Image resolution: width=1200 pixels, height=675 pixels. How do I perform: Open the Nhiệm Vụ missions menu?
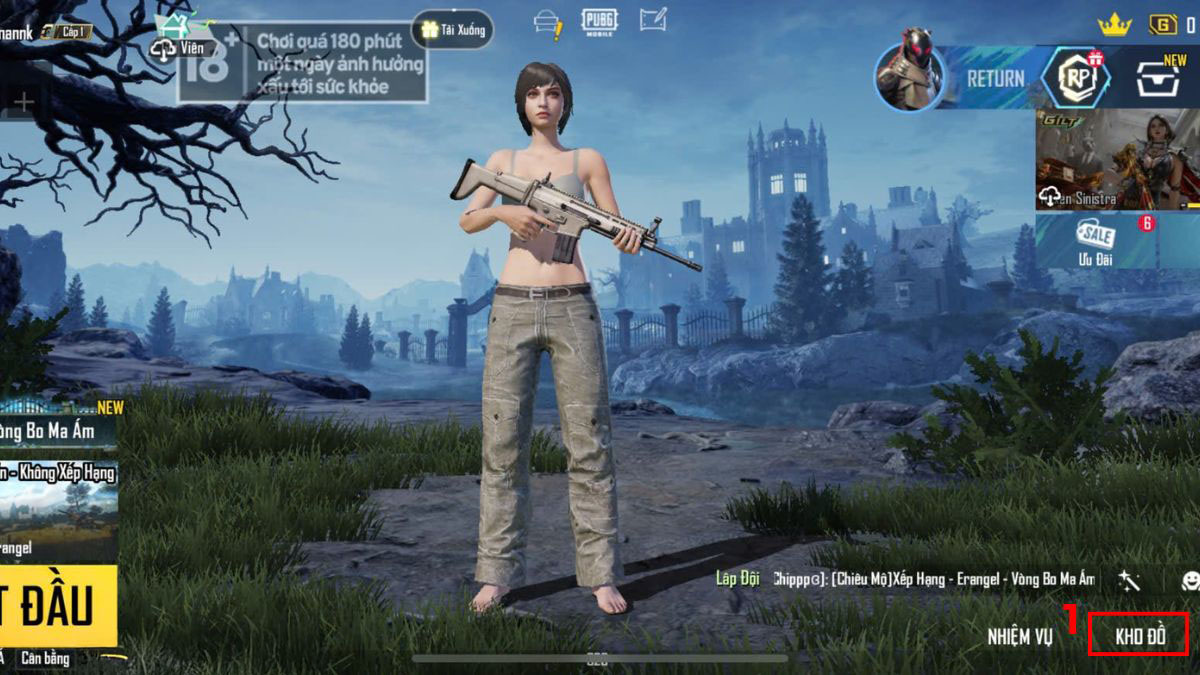pos(1019,636)
